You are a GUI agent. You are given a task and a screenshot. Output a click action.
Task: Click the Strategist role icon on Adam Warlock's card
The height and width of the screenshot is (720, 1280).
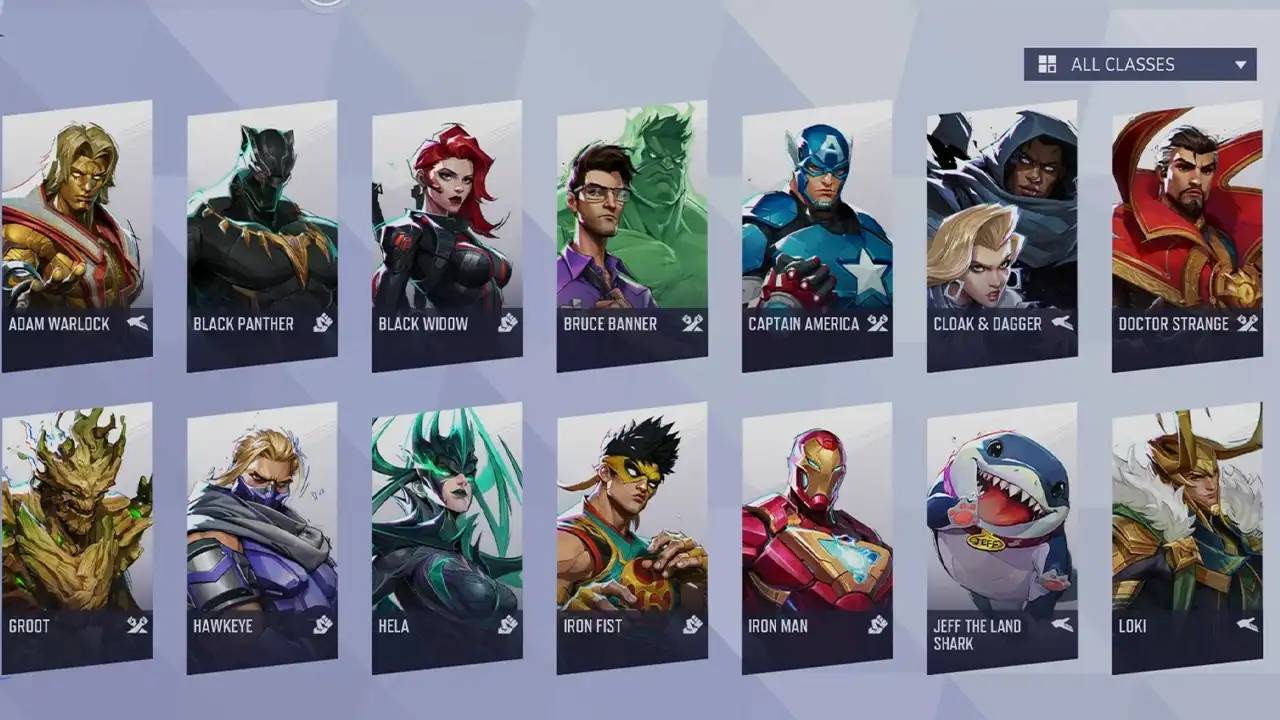[x=139, y=322]
